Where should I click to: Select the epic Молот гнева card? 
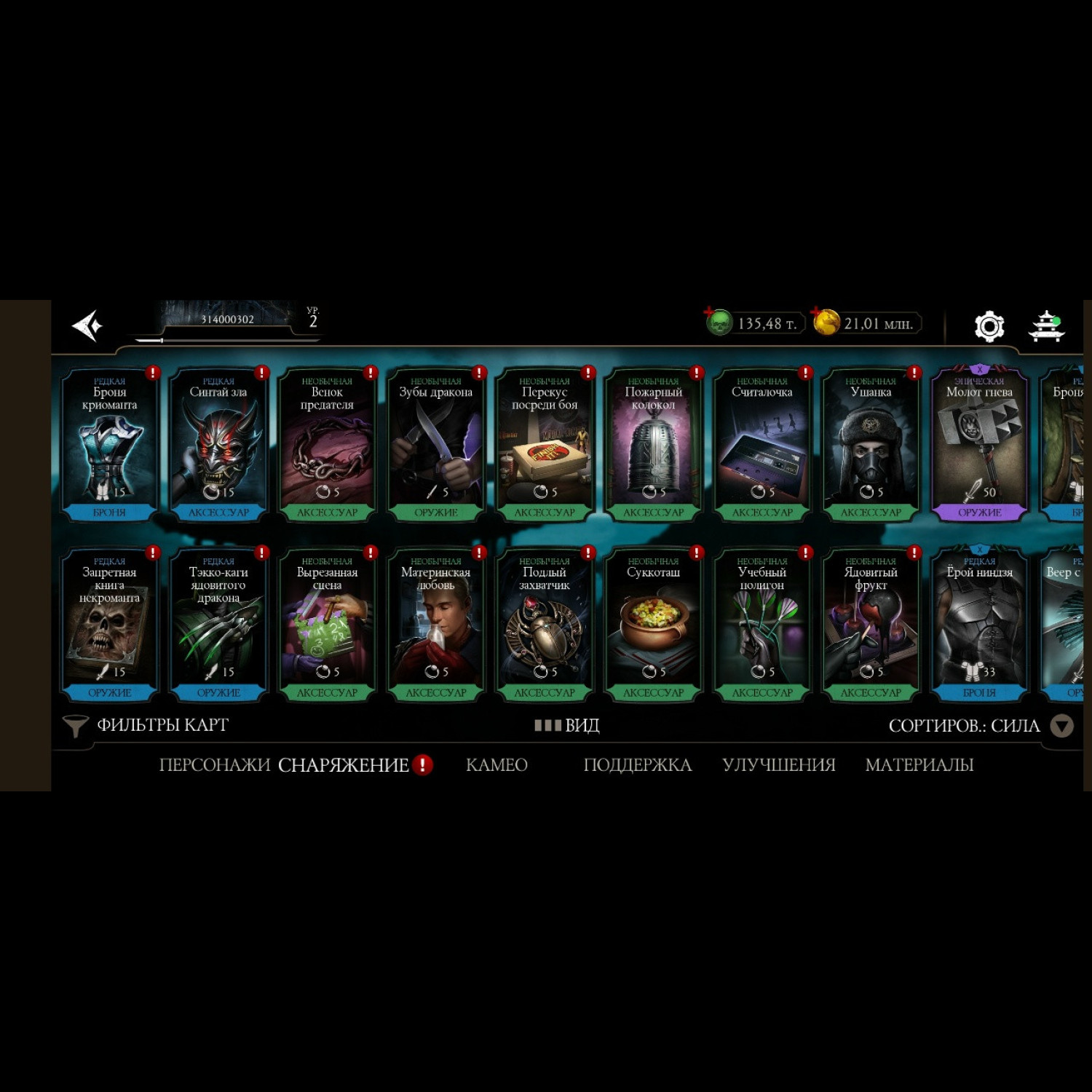tap(979, 444)
